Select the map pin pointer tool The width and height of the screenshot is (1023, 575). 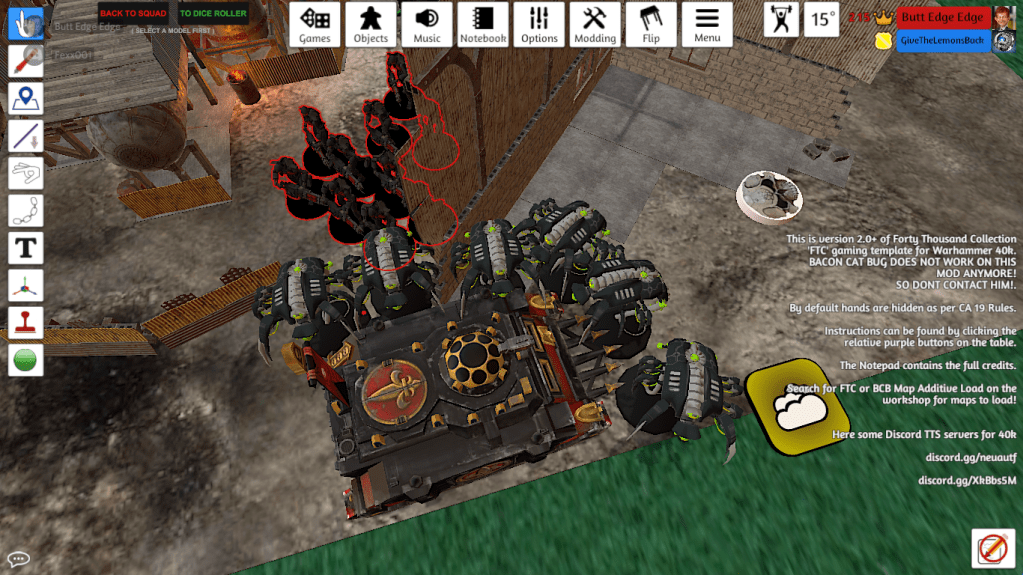pos(25,98)
